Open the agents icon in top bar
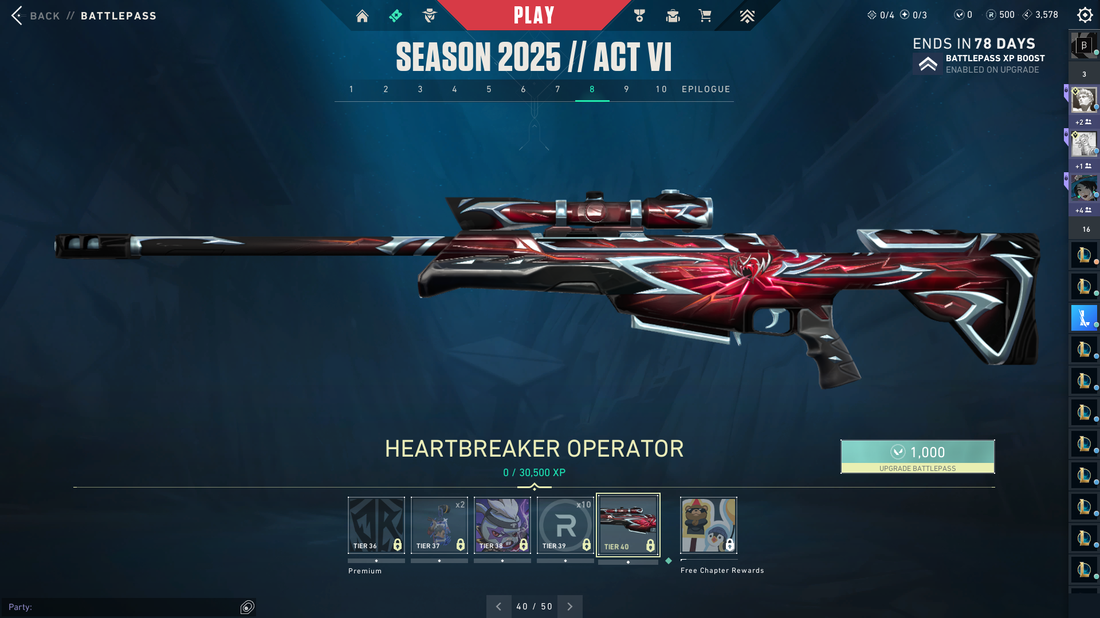 point(429,16)
